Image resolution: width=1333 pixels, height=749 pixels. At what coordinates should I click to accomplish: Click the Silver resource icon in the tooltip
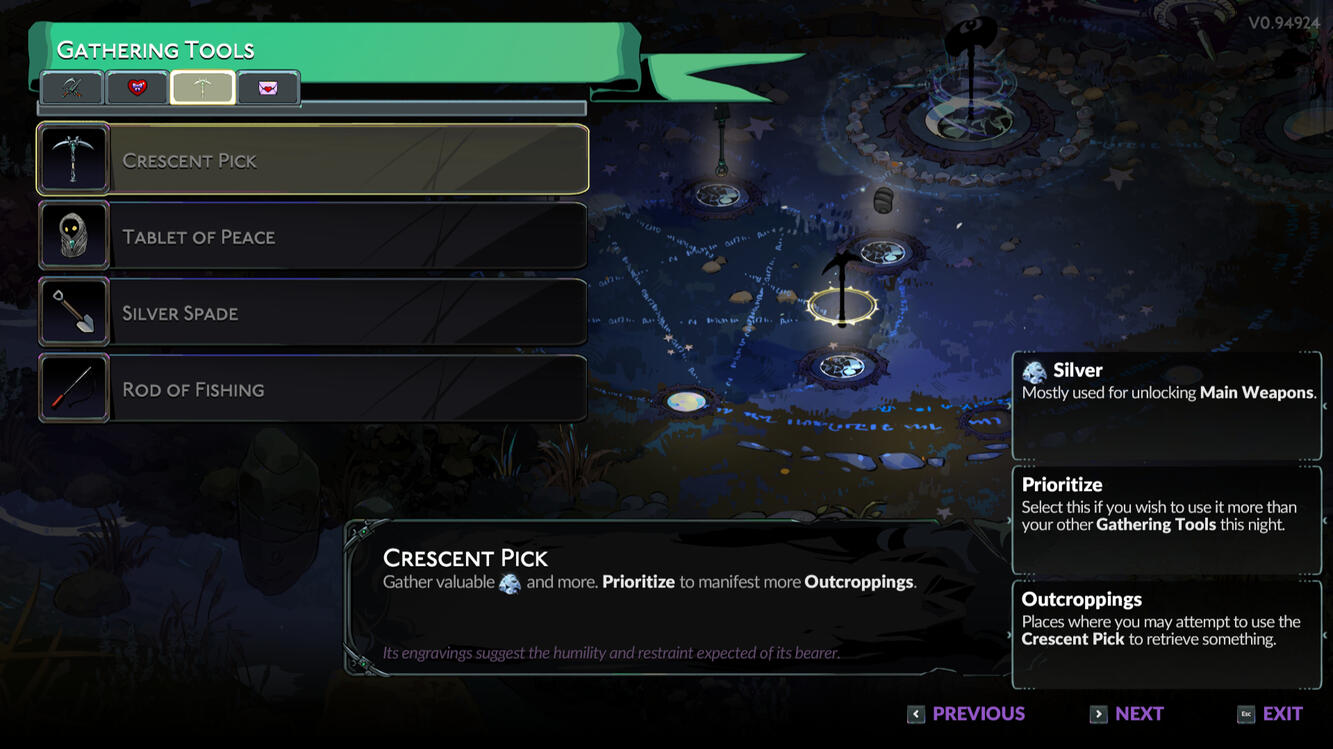(1036, 370)
